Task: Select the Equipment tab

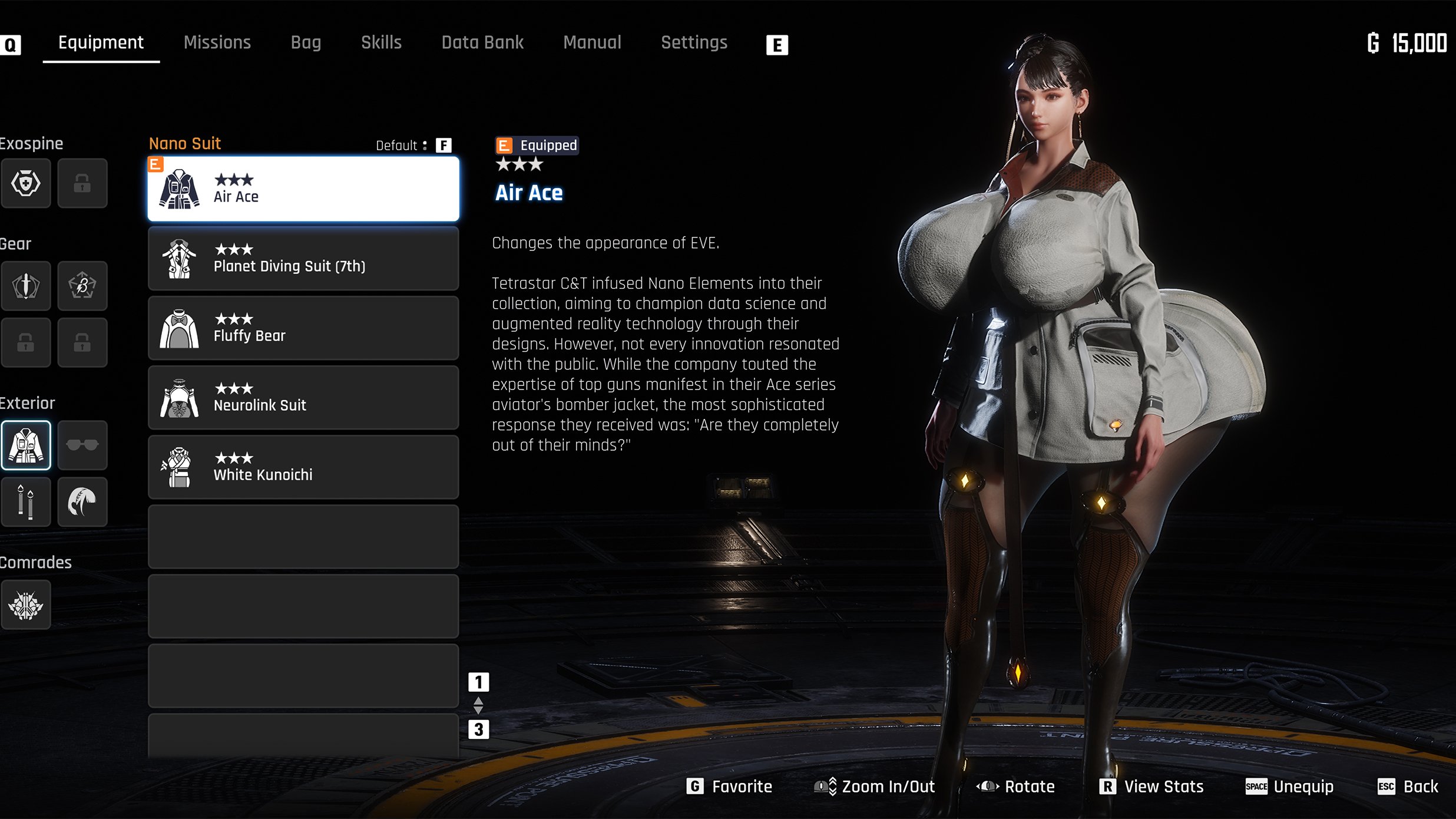Action: tap(101, 42)
